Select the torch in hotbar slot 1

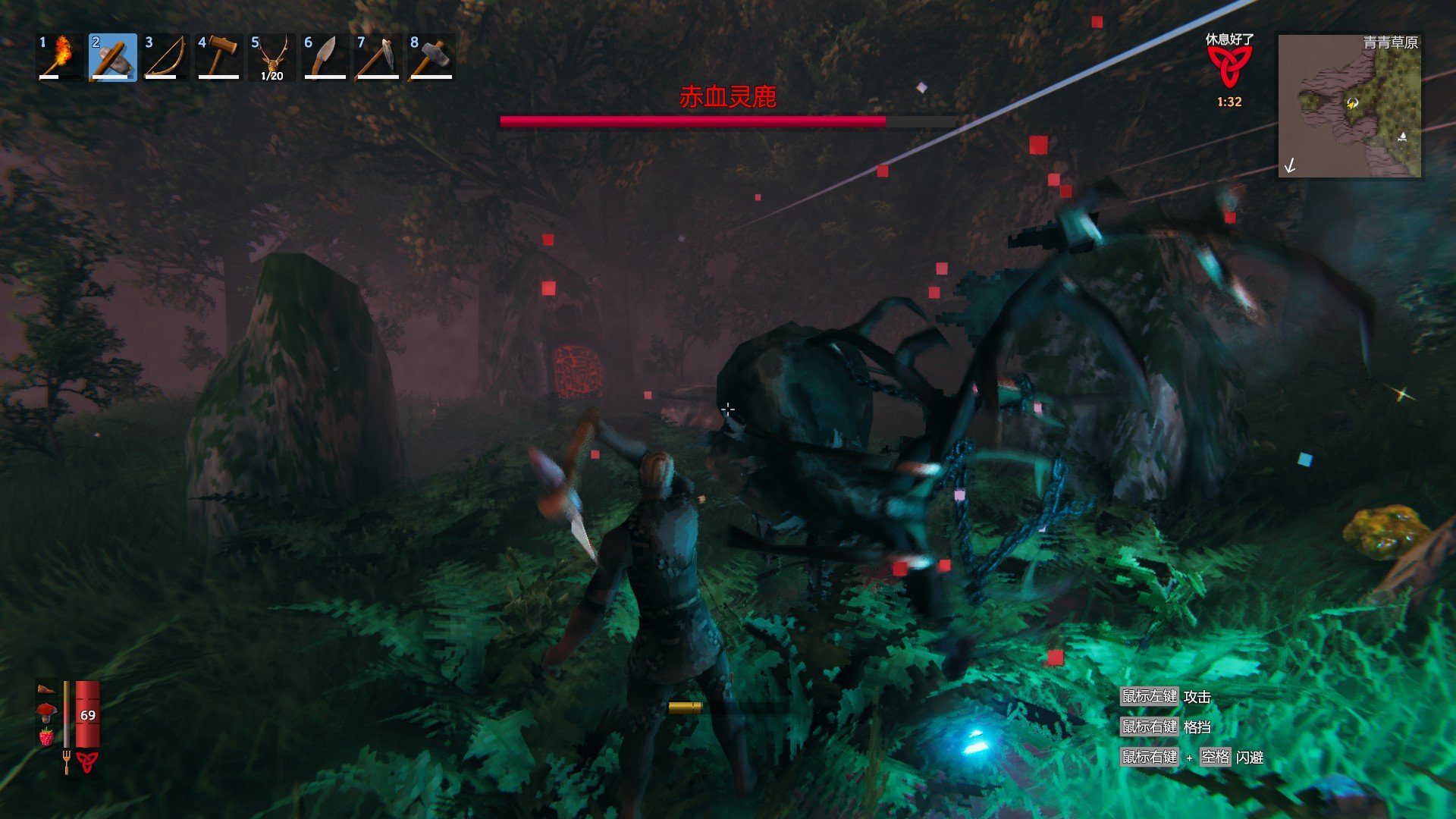coord(60,57)
